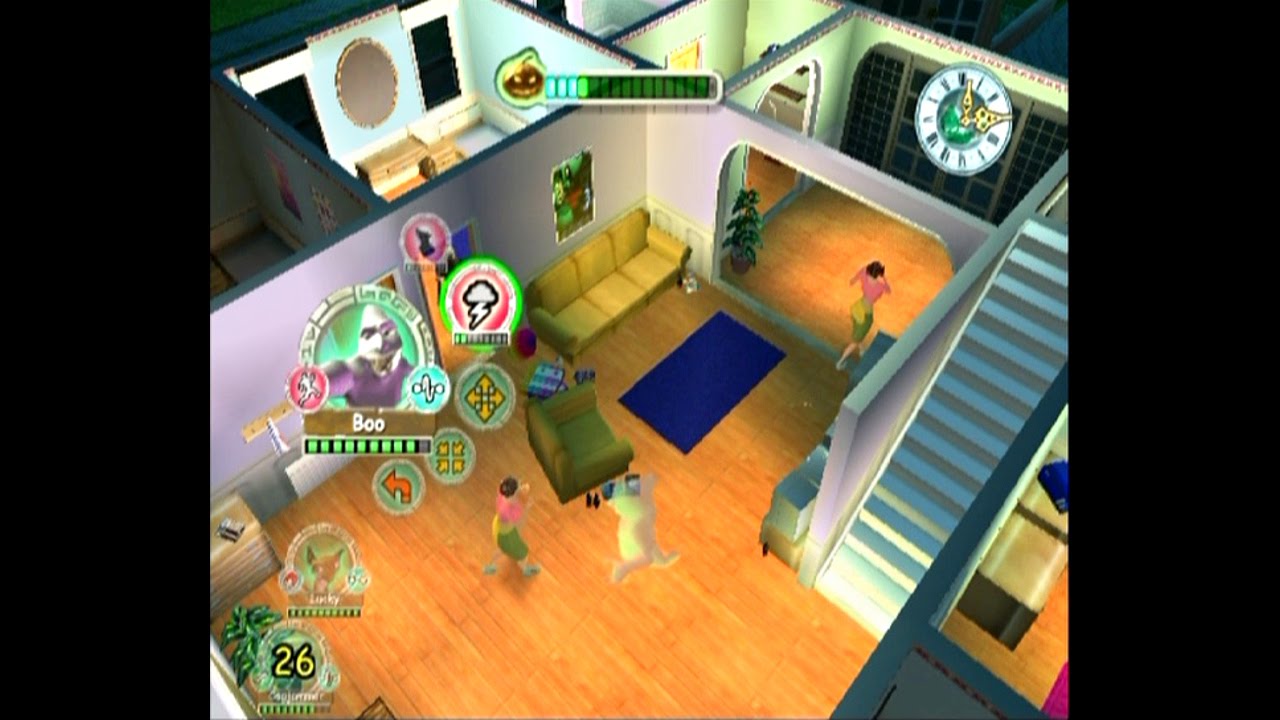Image resolution: width=1280 pixels, height=720 pixels.
Task: Click the red mood icon on Lucky's portrait
Action: (290, 578)
